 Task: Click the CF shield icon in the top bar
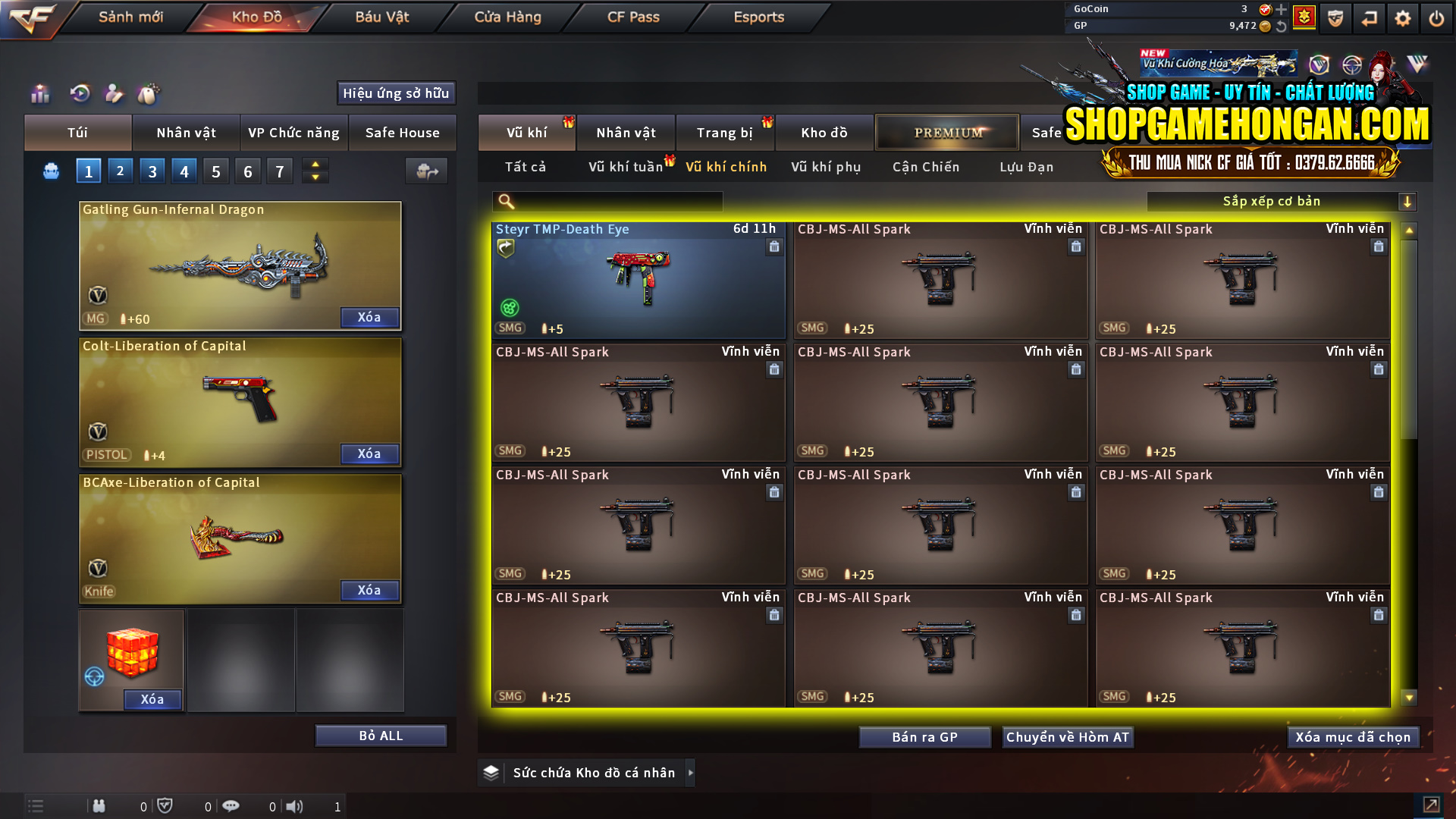(1335, 17)
